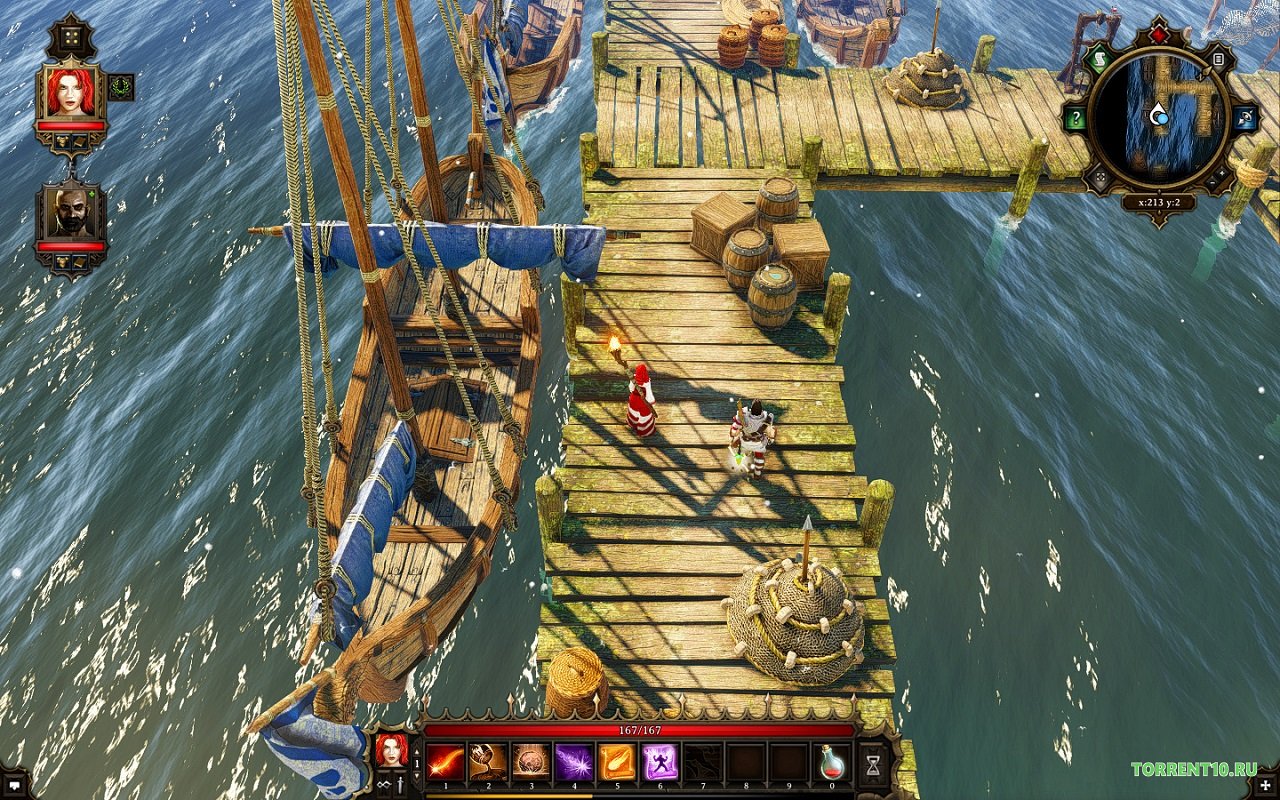Open the green question mark help button

(1075, 119)
